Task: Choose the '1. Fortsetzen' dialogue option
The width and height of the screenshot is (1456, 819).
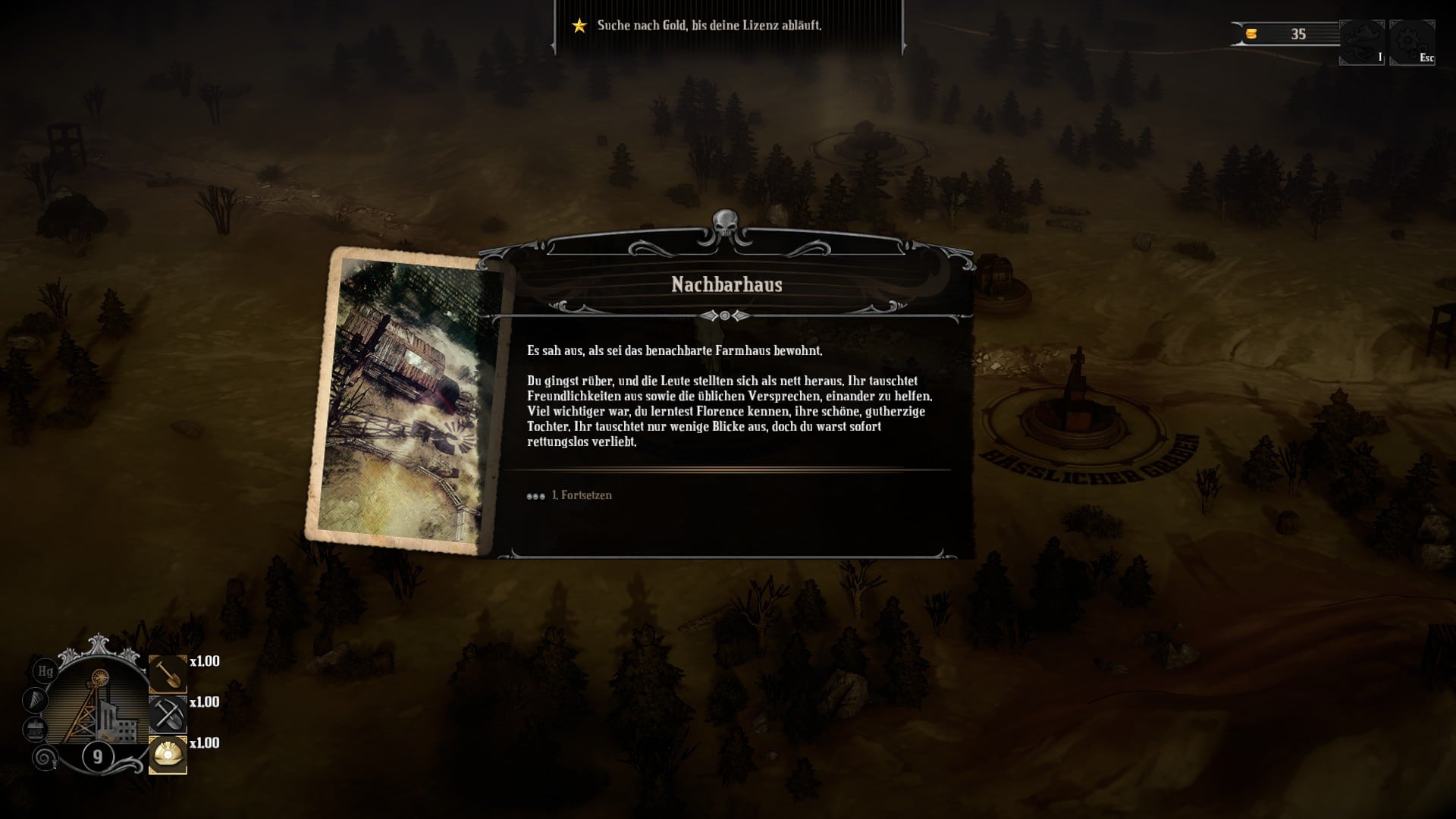Action: tap(582, 495)
